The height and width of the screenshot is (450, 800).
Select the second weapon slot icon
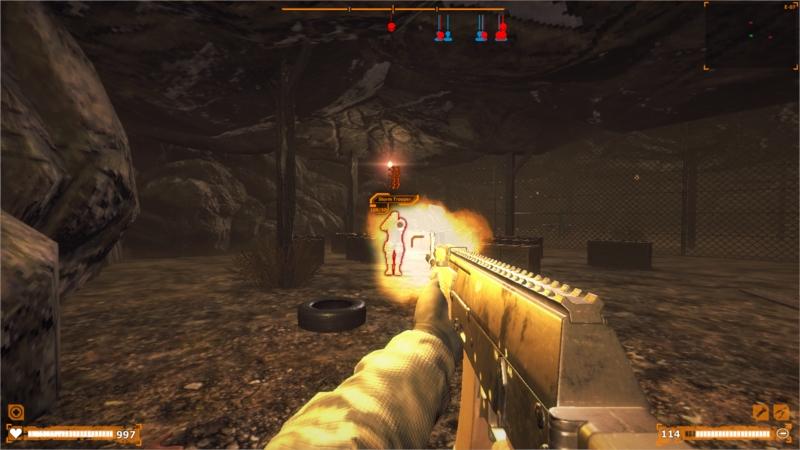781,411
